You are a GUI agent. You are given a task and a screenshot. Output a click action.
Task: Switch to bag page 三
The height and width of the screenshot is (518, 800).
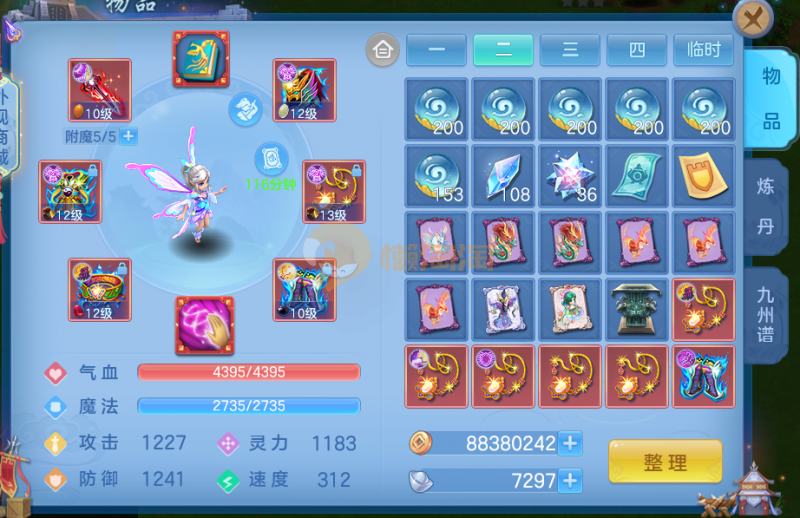click(570, 50)
